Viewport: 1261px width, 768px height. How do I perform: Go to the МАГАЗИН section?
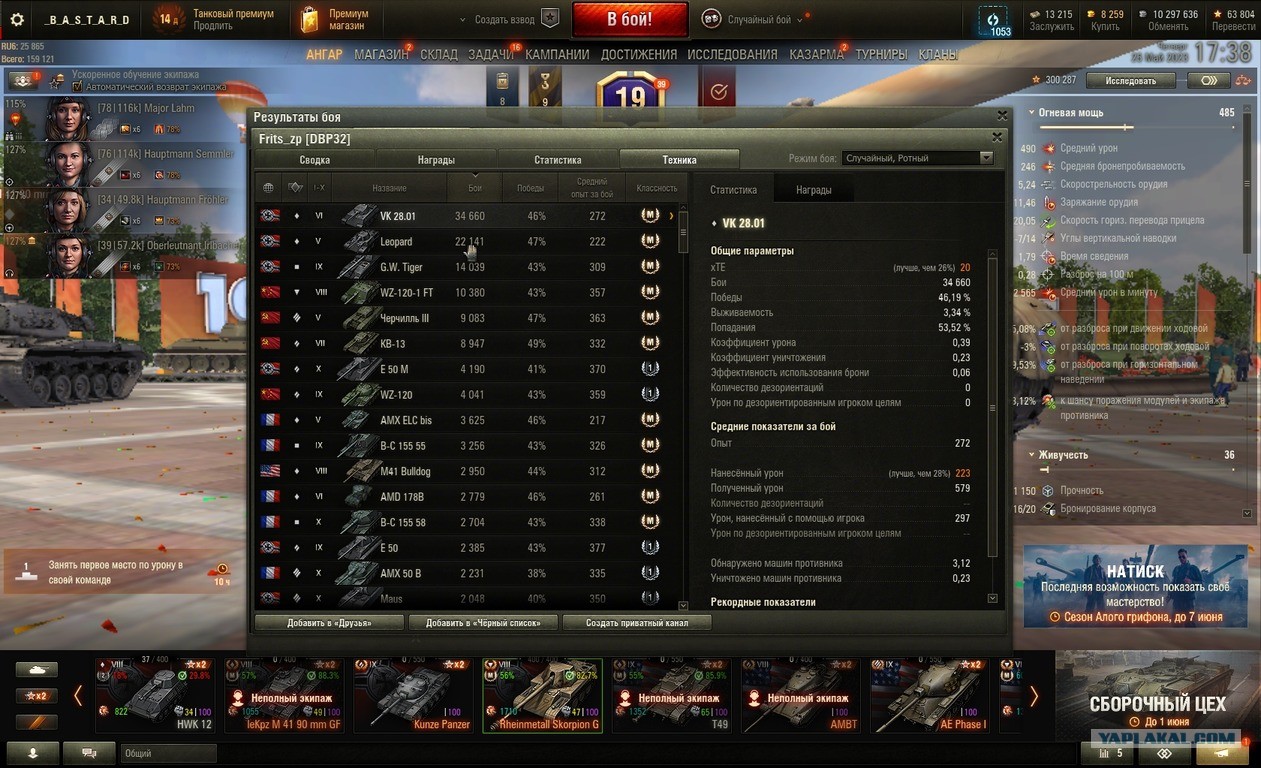click(381, 54)
